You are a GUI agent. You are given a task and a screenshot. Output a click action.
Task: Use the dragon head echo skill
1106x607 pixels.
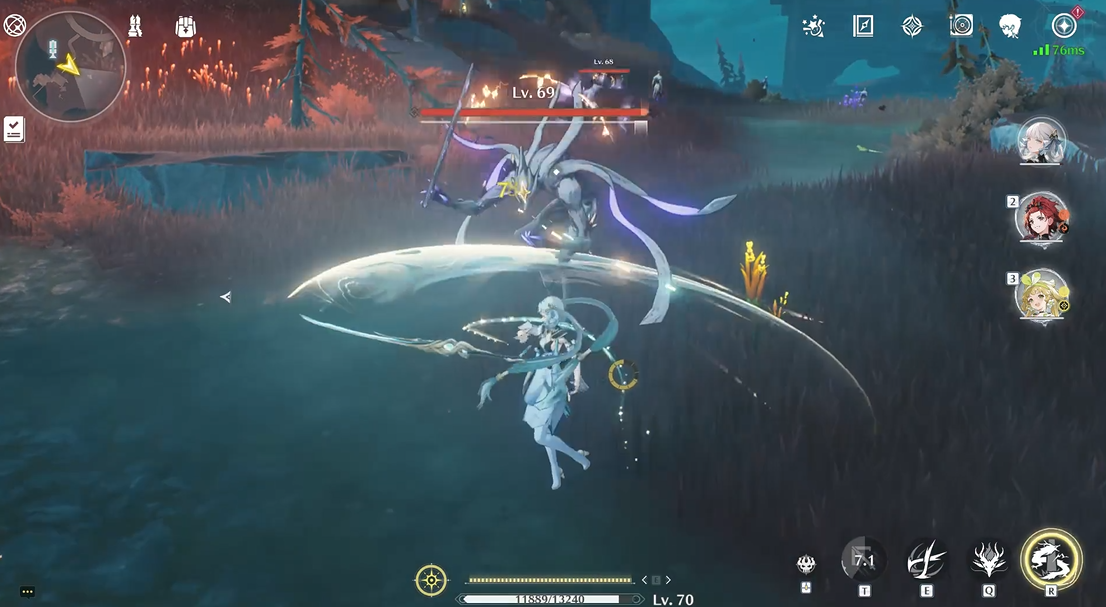(x=988, y=562)
